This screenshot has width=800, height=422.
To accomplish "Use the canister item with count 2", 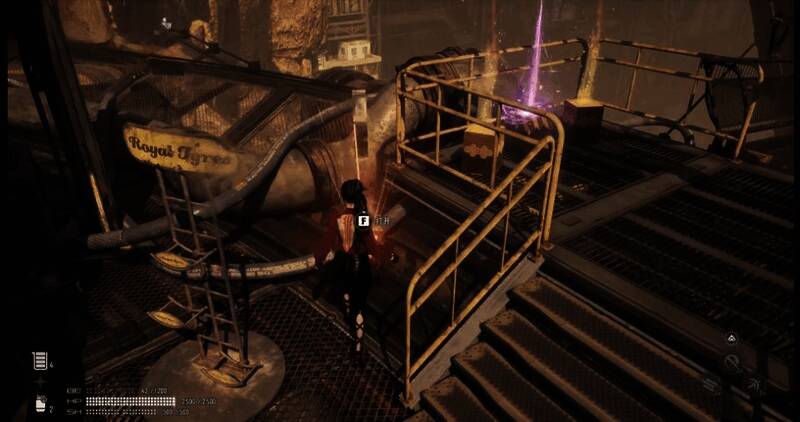I will [41, 404].
